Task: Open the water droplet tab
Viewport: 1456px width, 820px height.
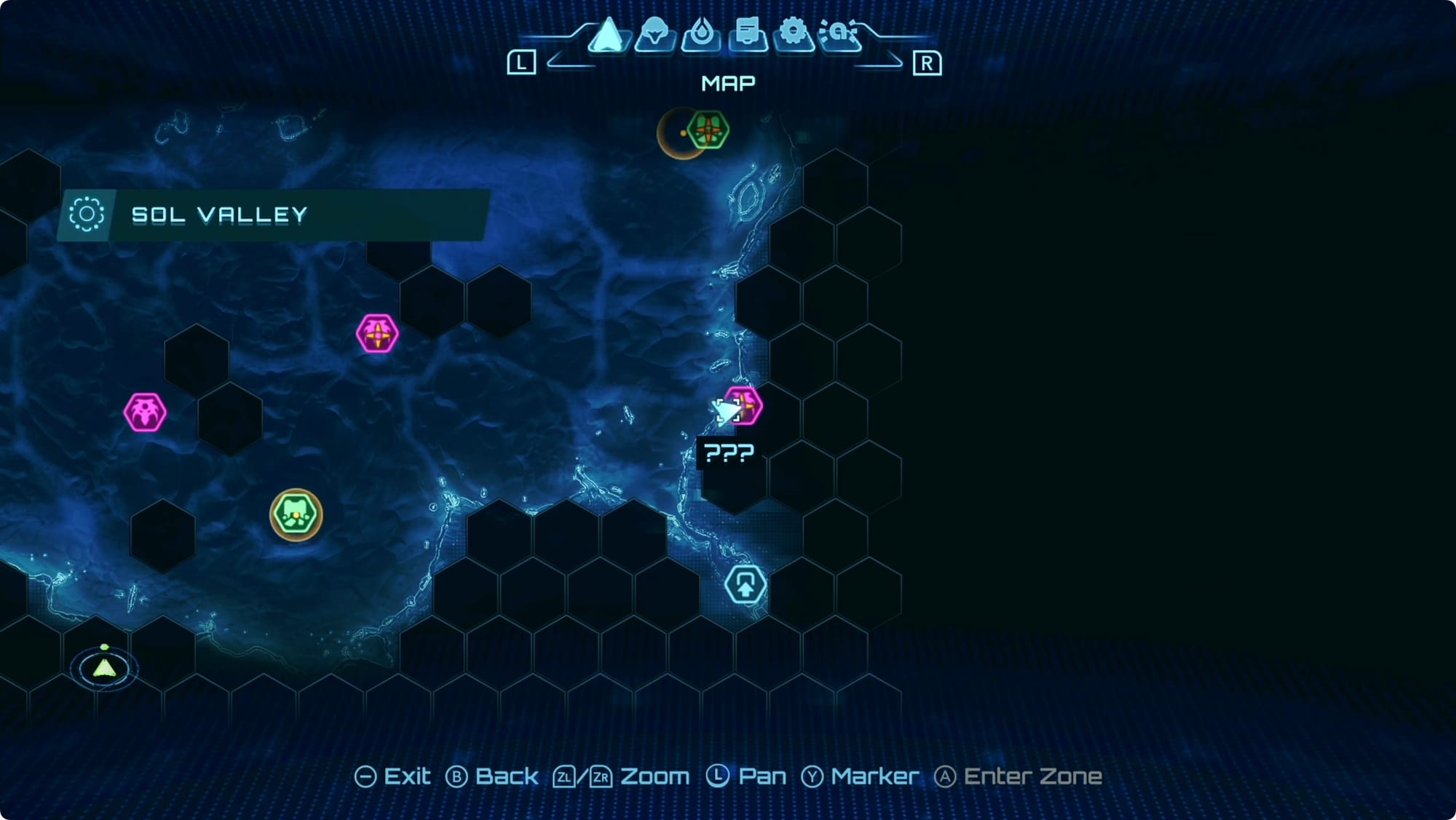Action: pos(701,33)
